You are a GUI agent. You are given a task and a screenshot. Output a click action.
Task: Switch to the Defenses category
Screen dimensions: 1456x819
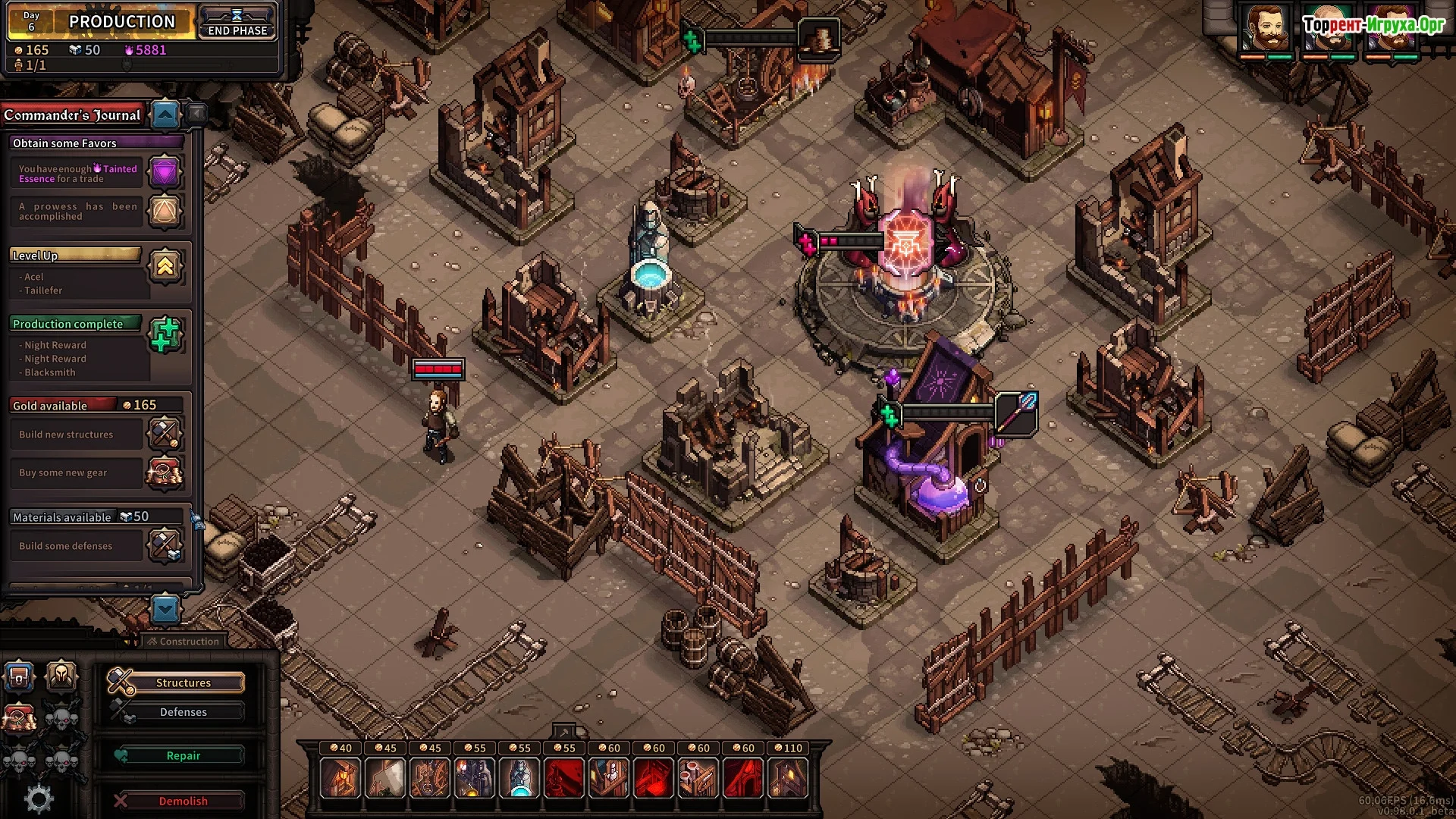pyautogui.click(x=183, y=712)
